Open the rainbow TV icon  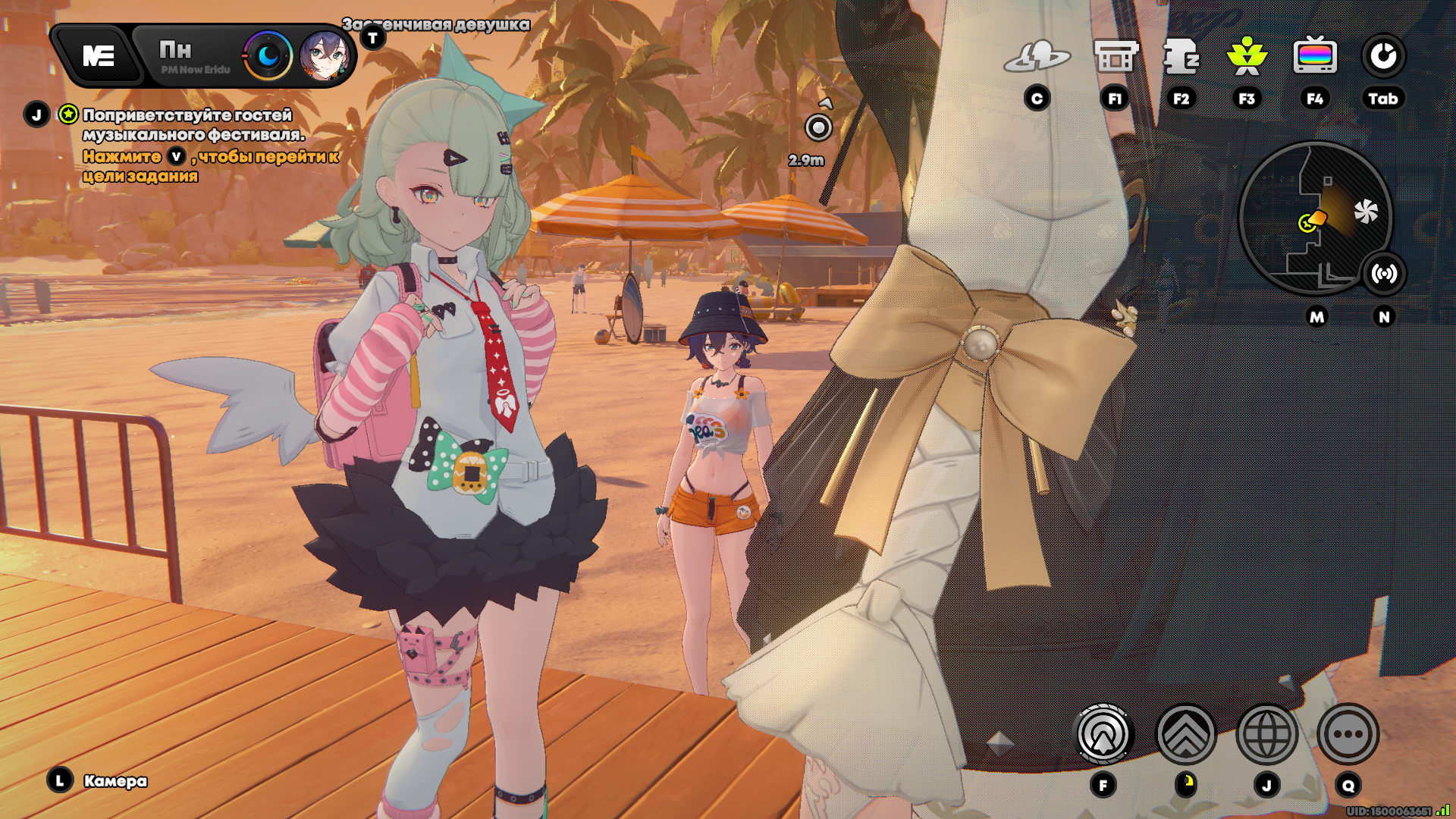pos(1315,56)
